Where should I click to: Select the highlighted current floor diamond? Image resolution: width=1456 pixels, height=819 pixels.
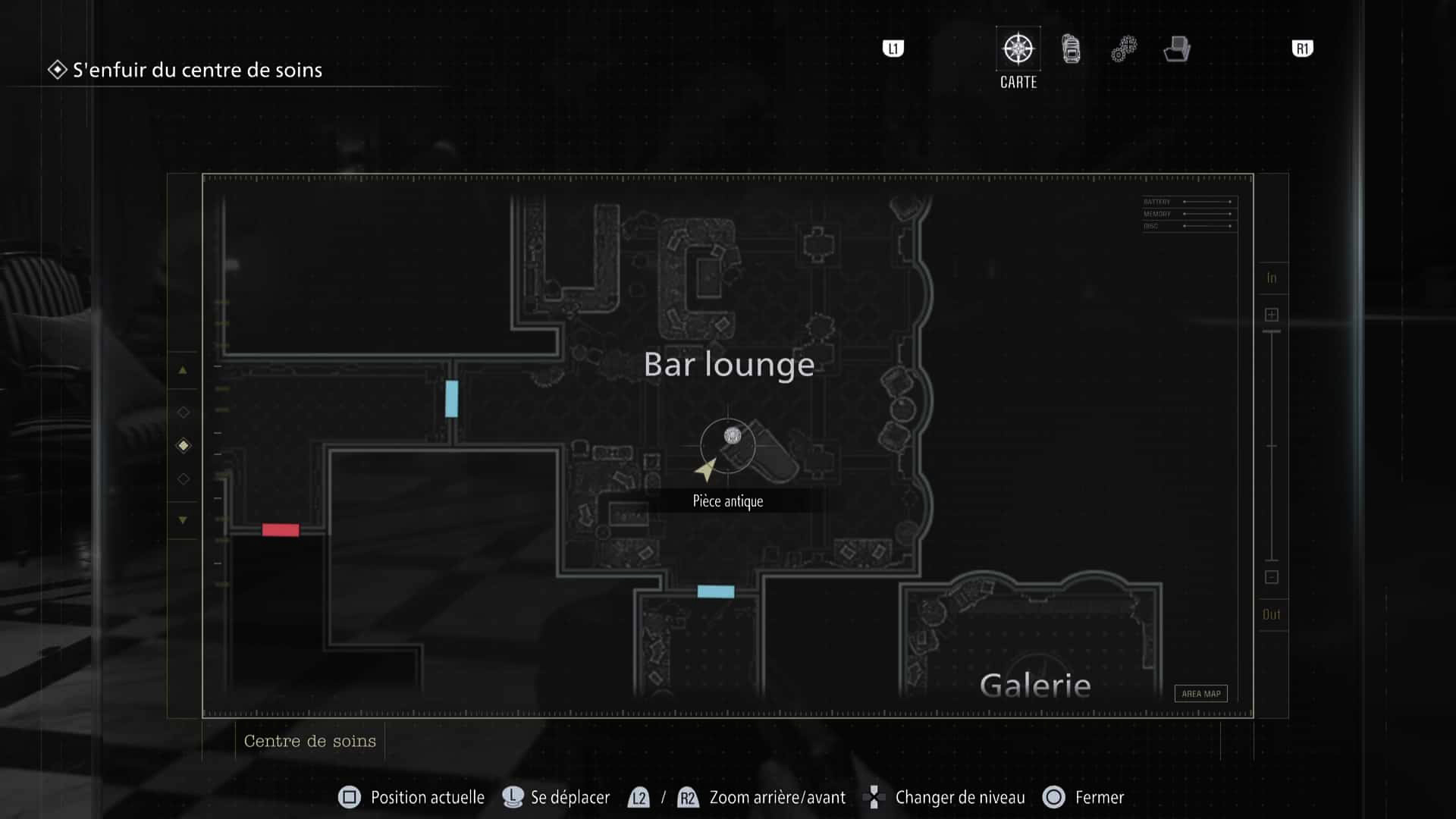(183, 446)
